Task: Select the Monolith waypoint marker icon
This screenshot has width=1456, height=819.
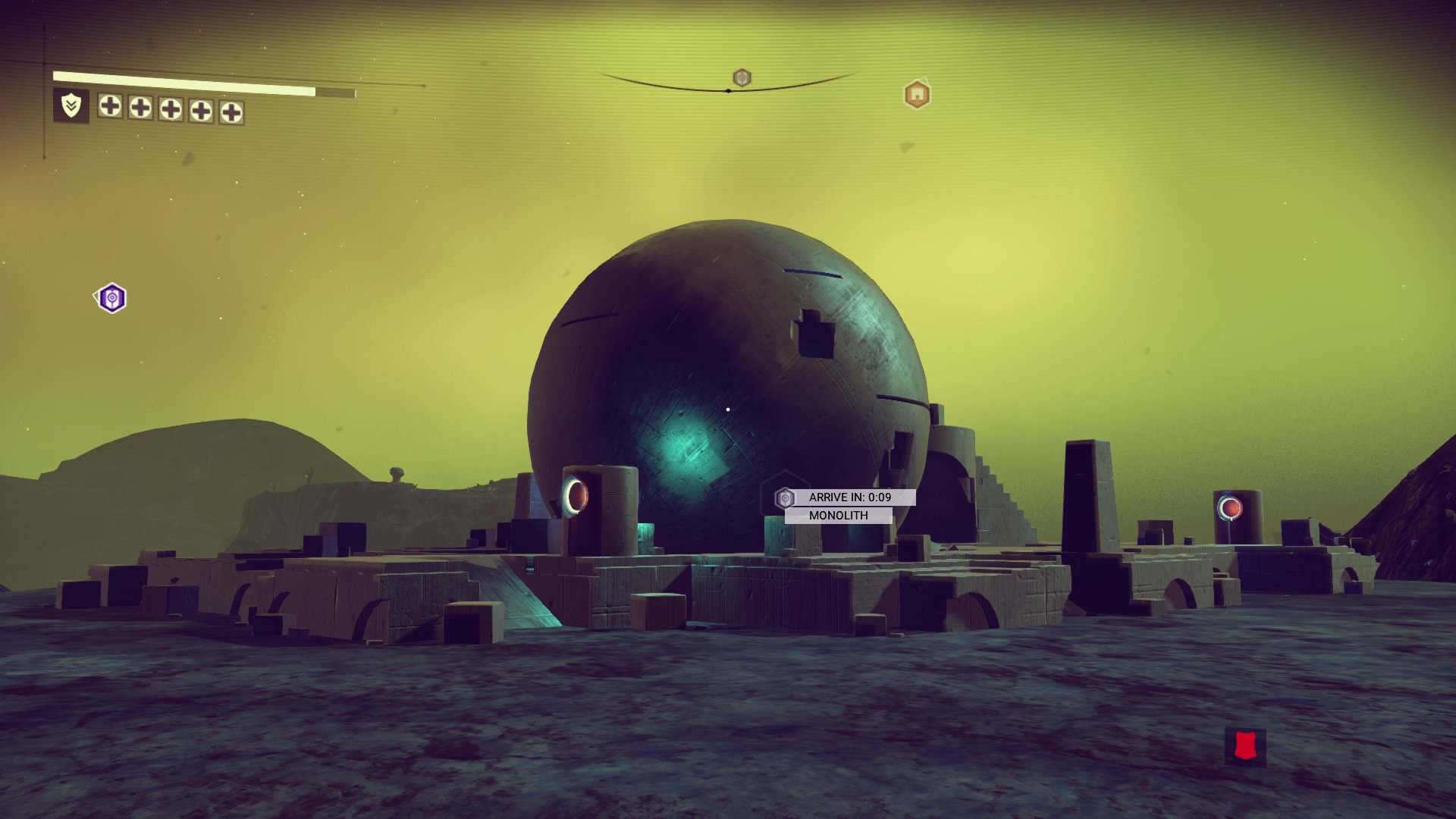Action: tap(785, 498)
